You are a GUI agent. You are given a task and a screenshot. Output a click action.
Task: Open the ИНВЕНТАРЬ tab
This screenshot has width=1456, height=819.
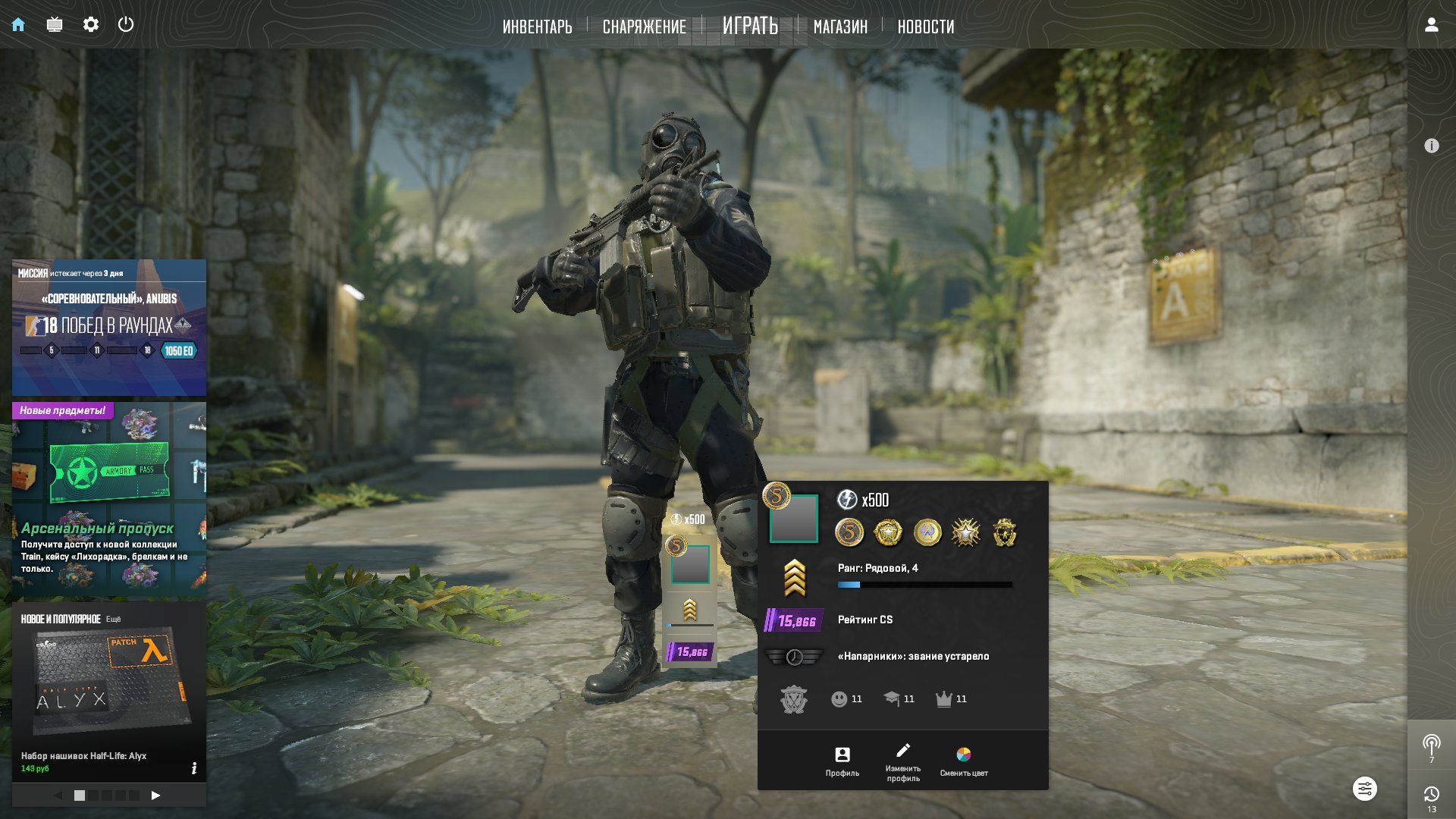coord(537,27)
